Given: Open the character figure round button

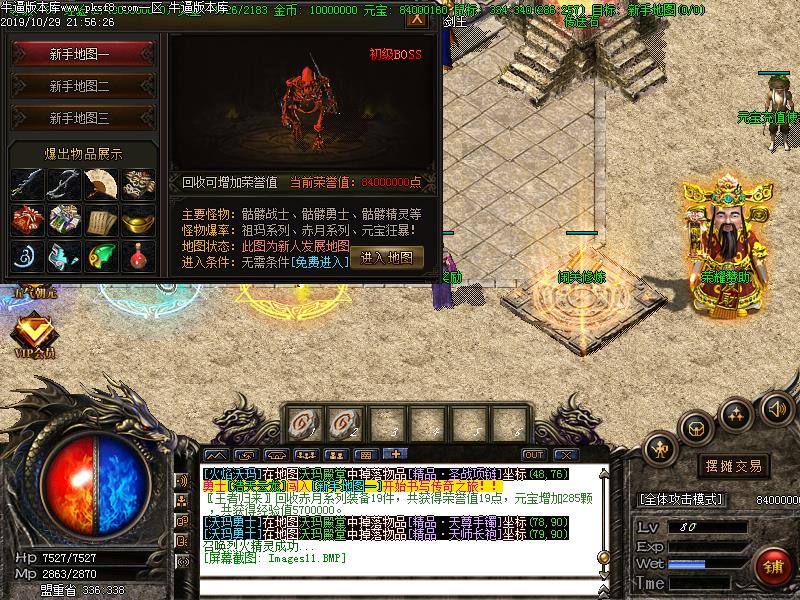Looking at the screenshot, I should (660, 450).
